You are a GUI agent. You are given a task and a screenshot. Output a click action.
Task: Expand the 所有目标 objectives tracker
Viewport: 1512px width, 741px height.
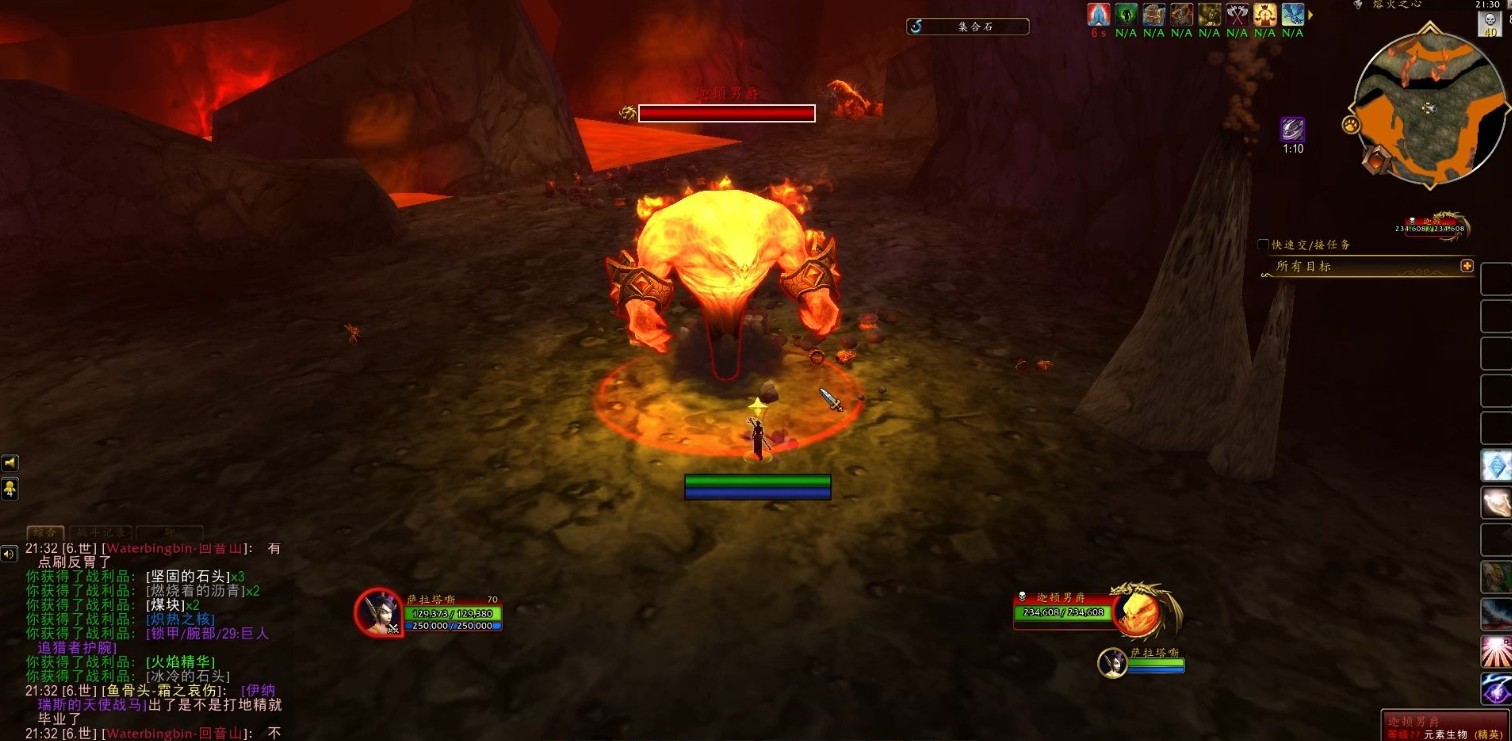pos(1467,266)
